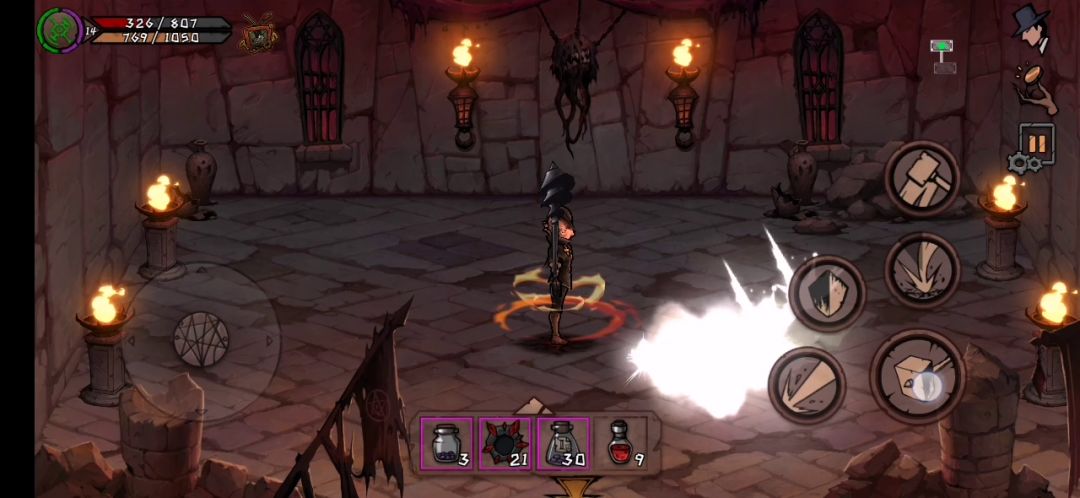Viewport: 1080px width, 498px height.
Task: Select the jar of purple berries slot
Action: point(446,443)
